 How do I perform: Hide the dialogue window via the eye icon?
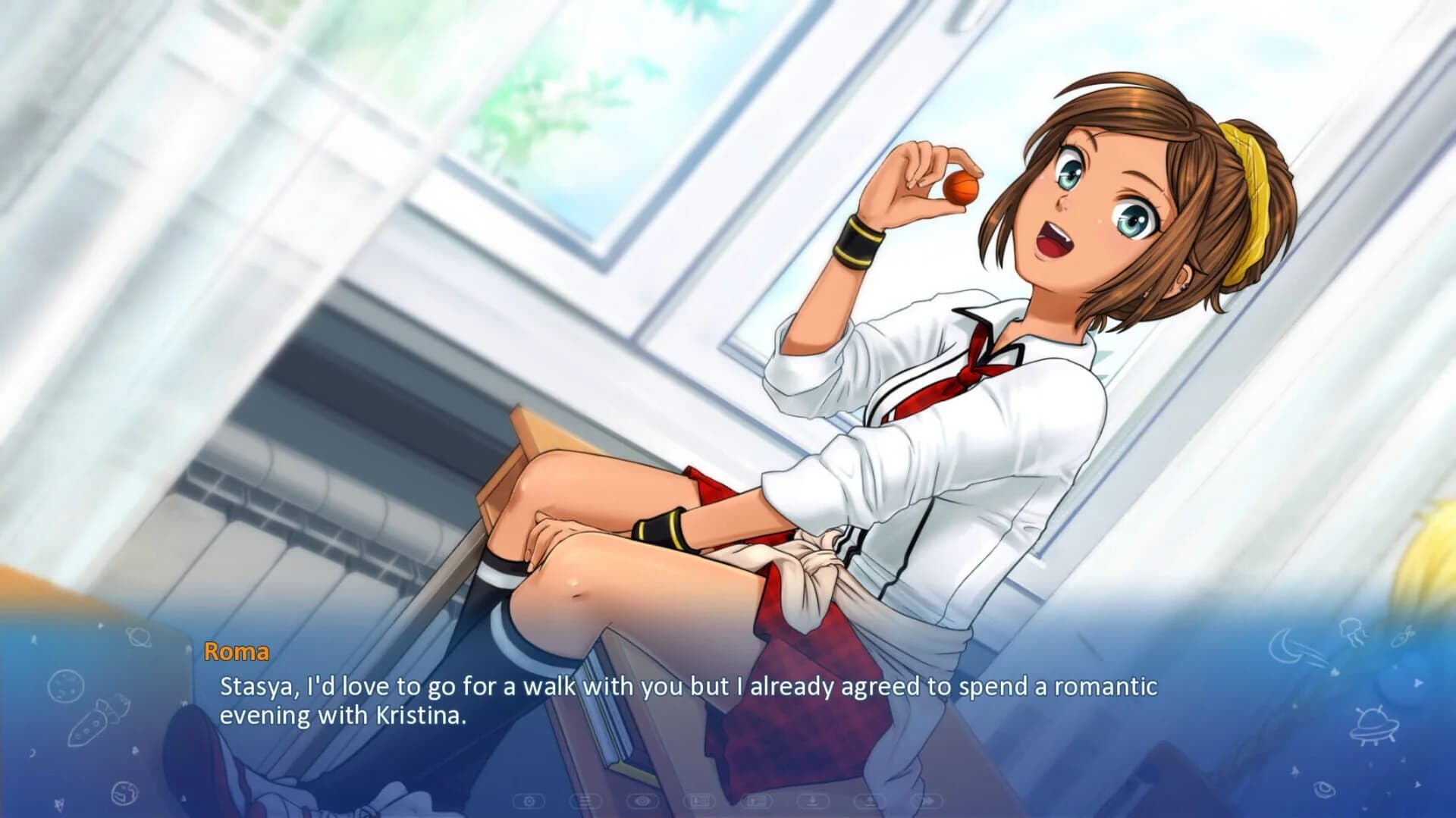pos(643,801)
